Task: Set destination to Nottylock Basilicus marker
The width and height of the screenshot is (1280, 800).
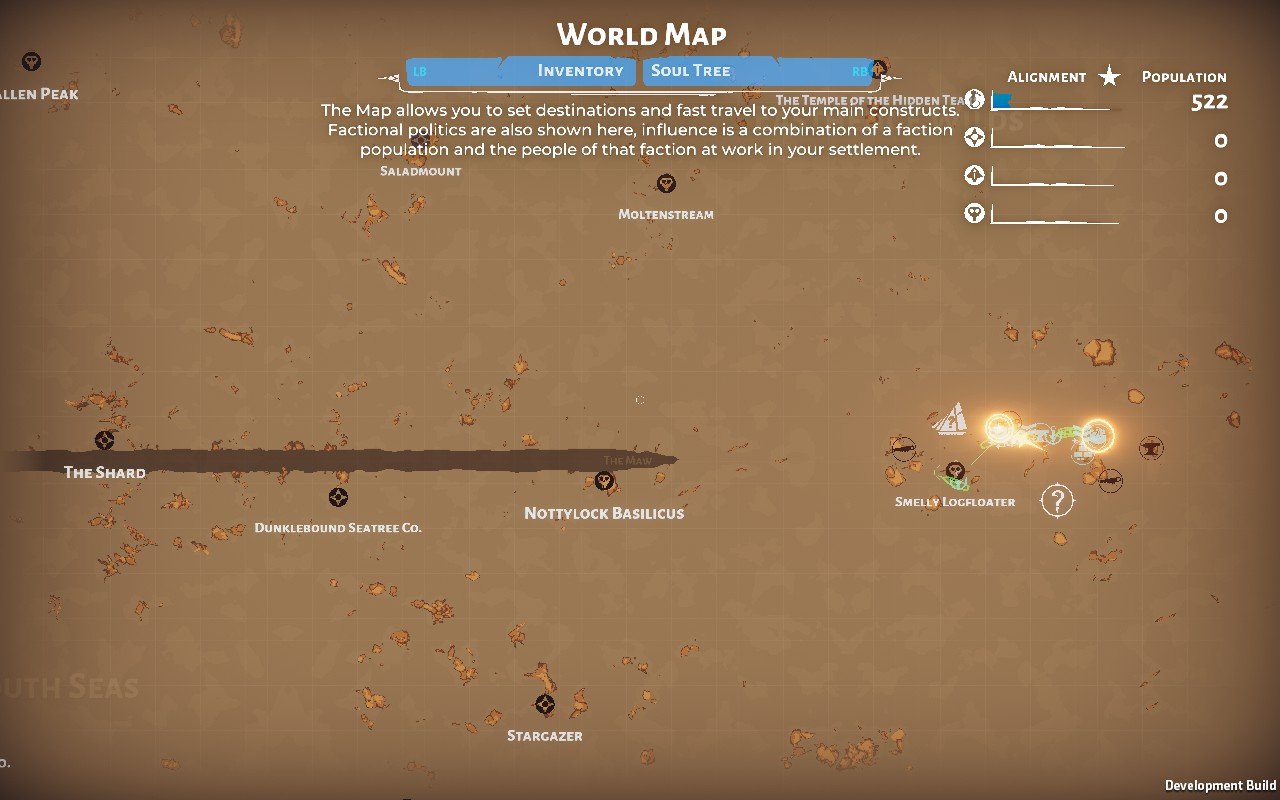Action: point(604,482)
